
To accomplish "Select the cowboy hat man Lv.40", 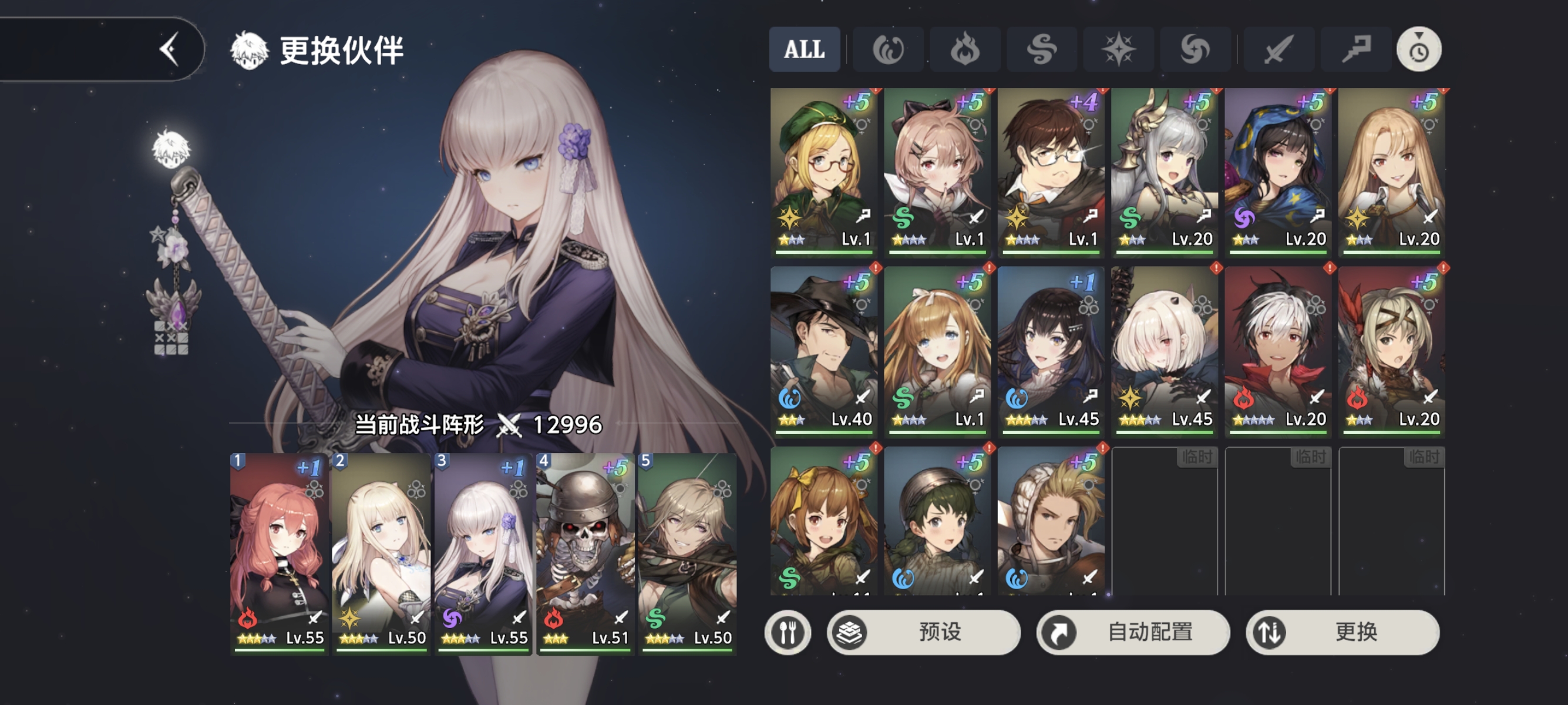I will coord(823,351).
